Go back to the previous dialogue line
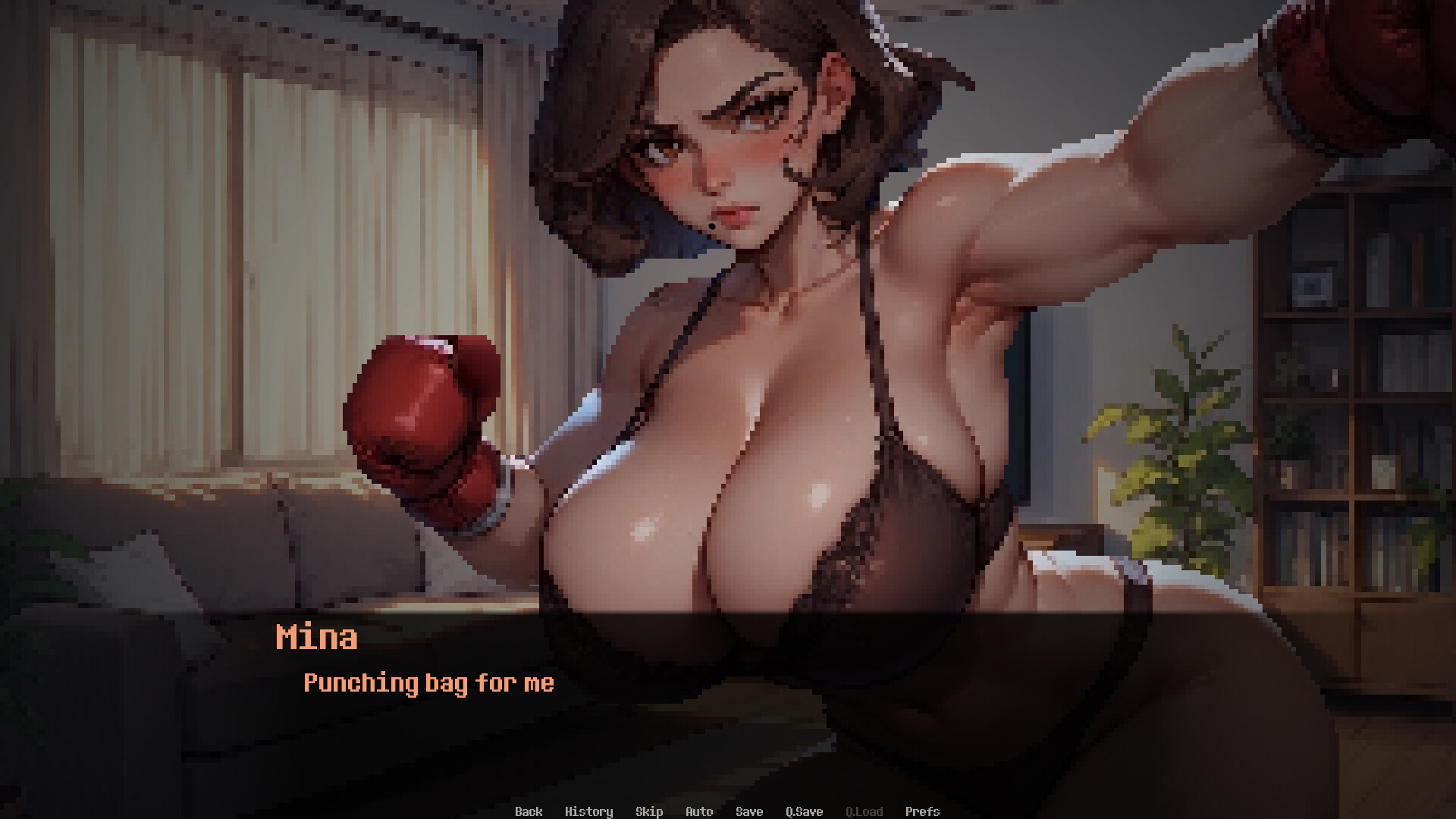The width and height of the screenshot is (1456, 819). pyautogui.click(x=529, y=811)
